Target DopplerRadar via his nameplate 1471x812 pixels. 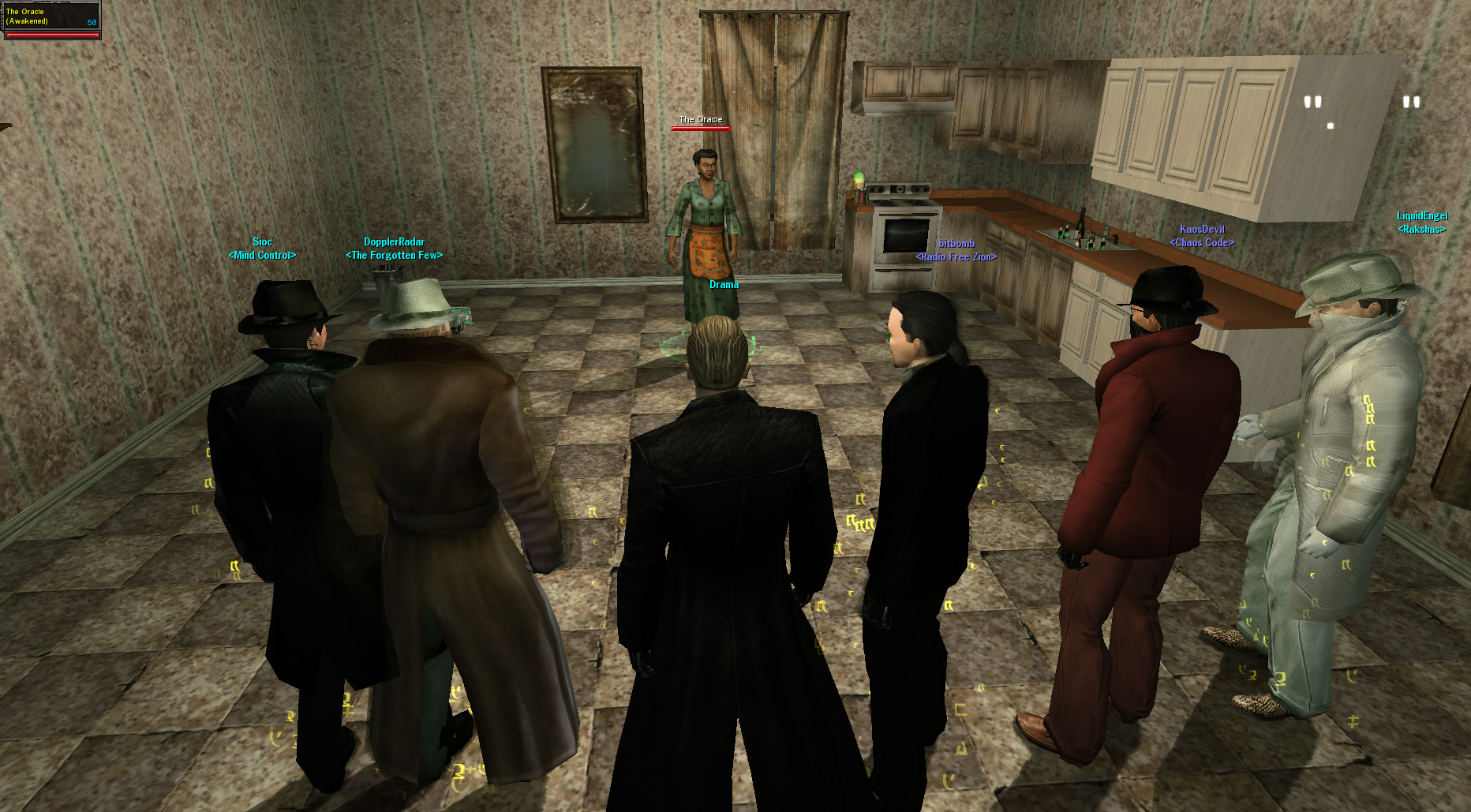394,242
